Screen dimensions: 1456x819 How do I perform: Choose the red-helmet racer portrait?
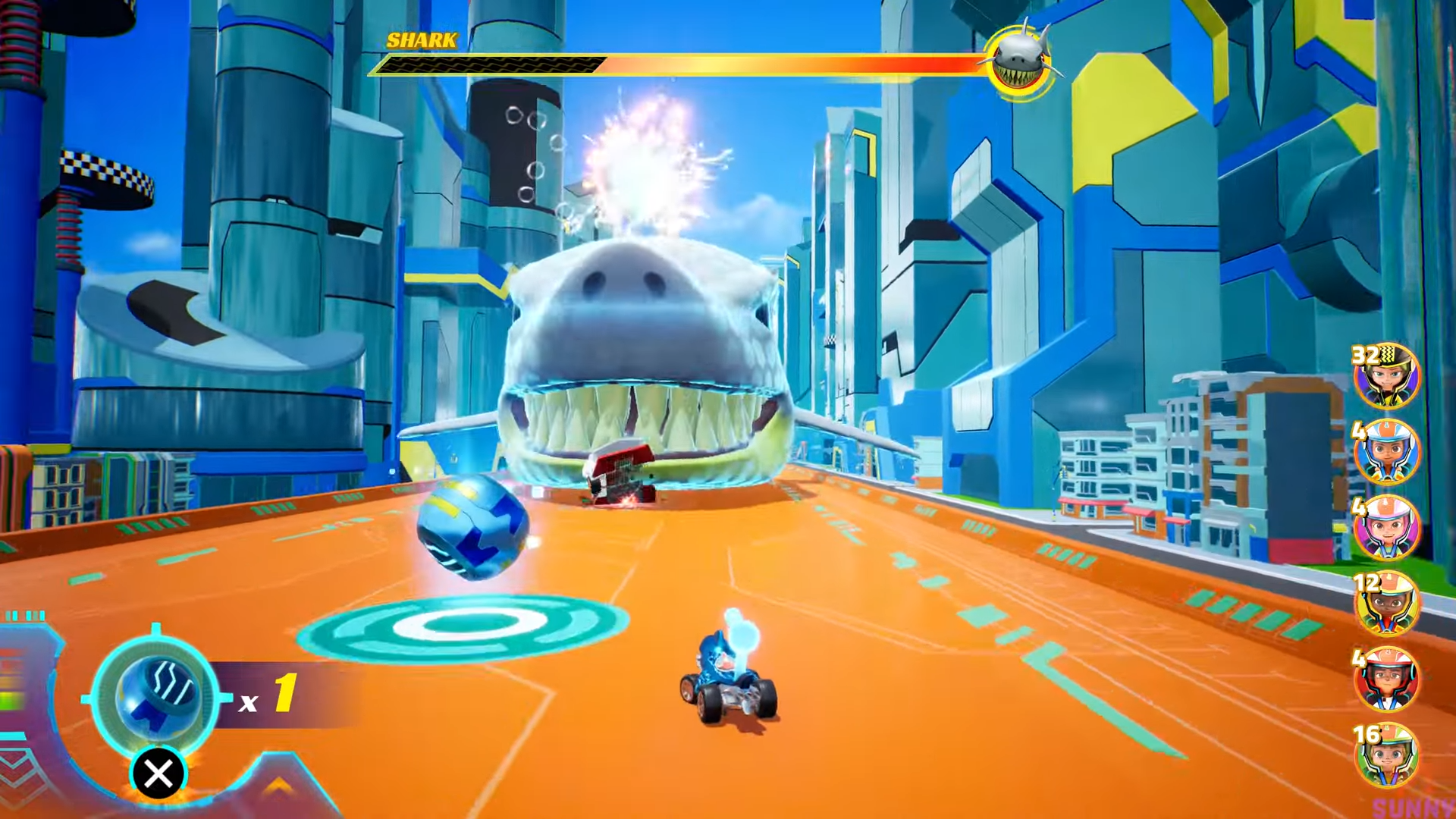click(x=1386, y=680)
